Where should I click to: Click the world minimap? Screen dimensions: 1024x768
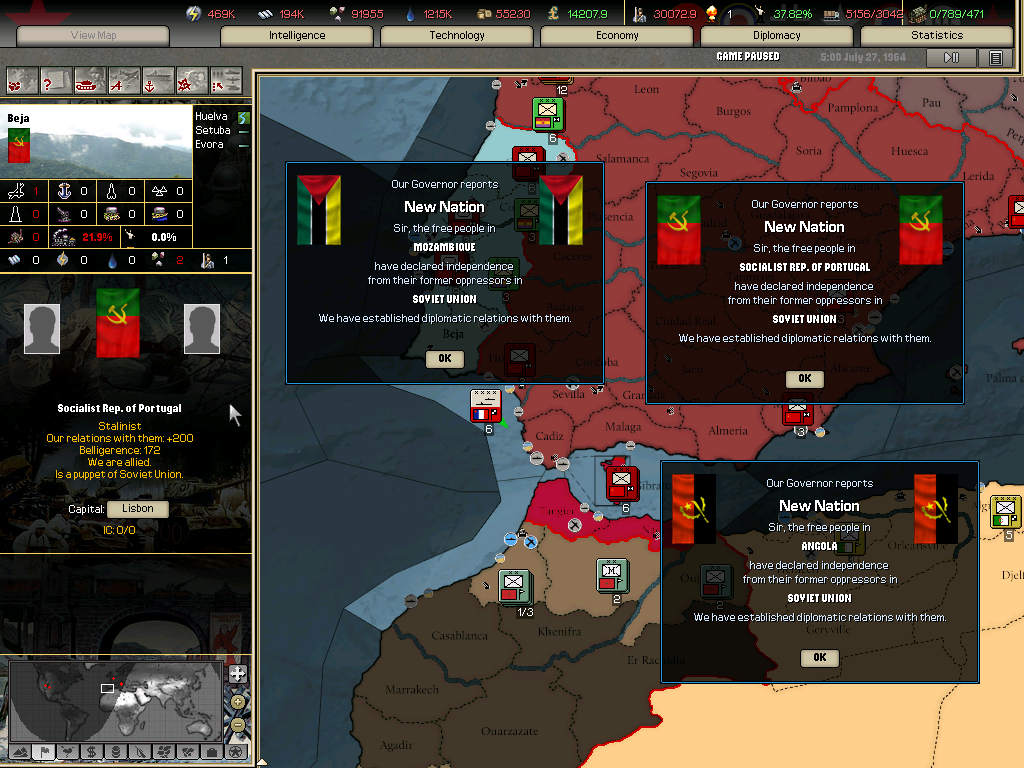click(115, 700)
